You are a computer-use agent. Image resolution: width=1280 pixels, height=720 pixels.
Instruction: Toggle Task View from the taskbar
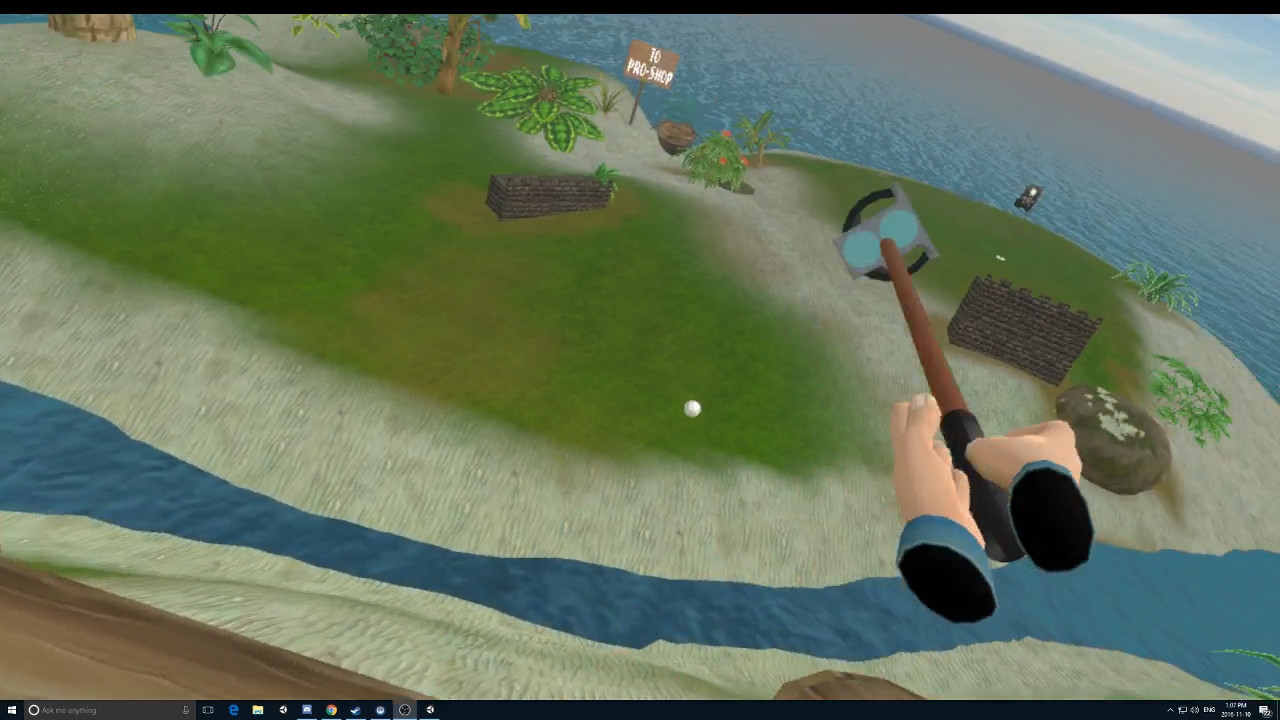pyautogui.click(x=208, y=710)
